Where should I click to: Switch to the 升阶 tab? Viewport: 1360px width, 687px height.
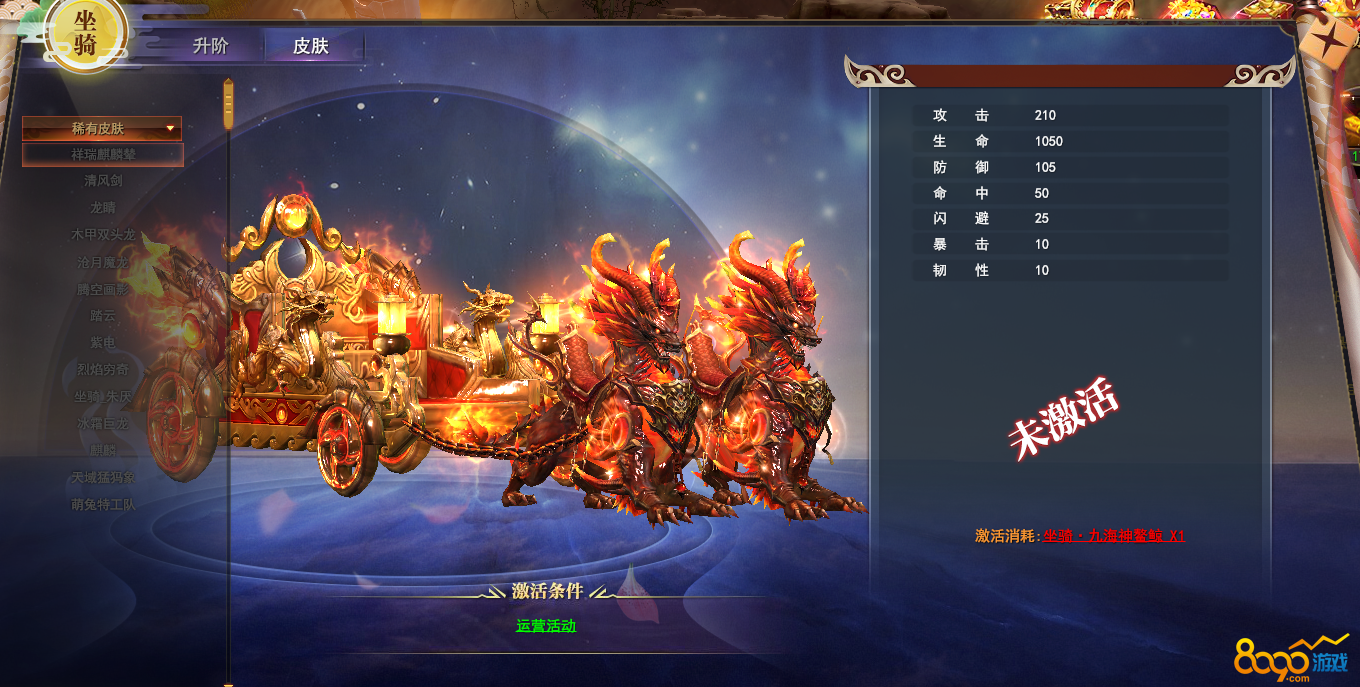(211, 46)
